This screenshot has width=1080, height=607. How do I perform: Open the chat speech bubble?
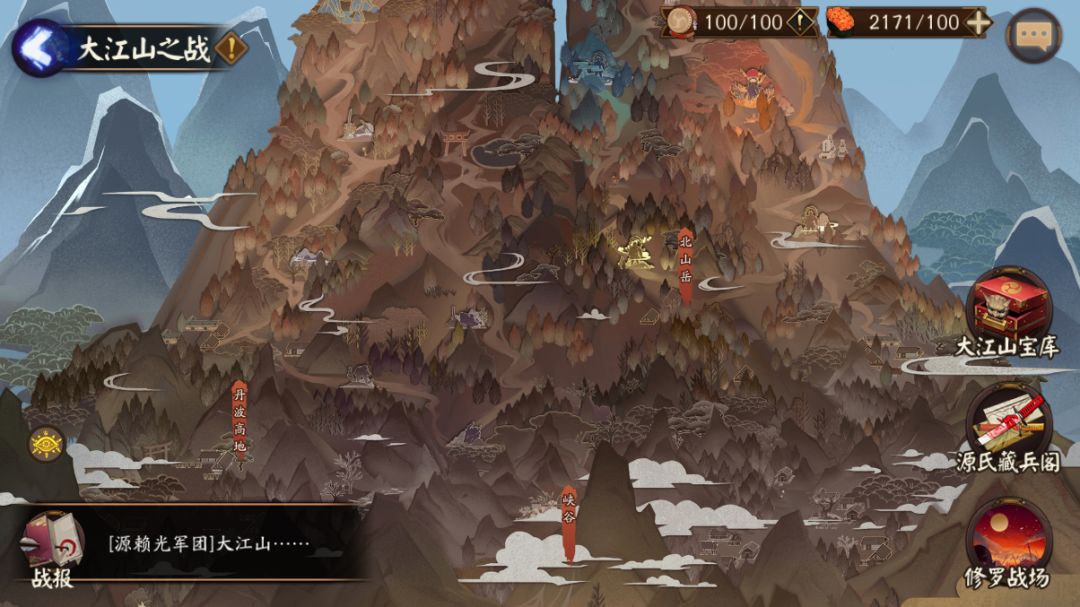[x=1033, y=35]
